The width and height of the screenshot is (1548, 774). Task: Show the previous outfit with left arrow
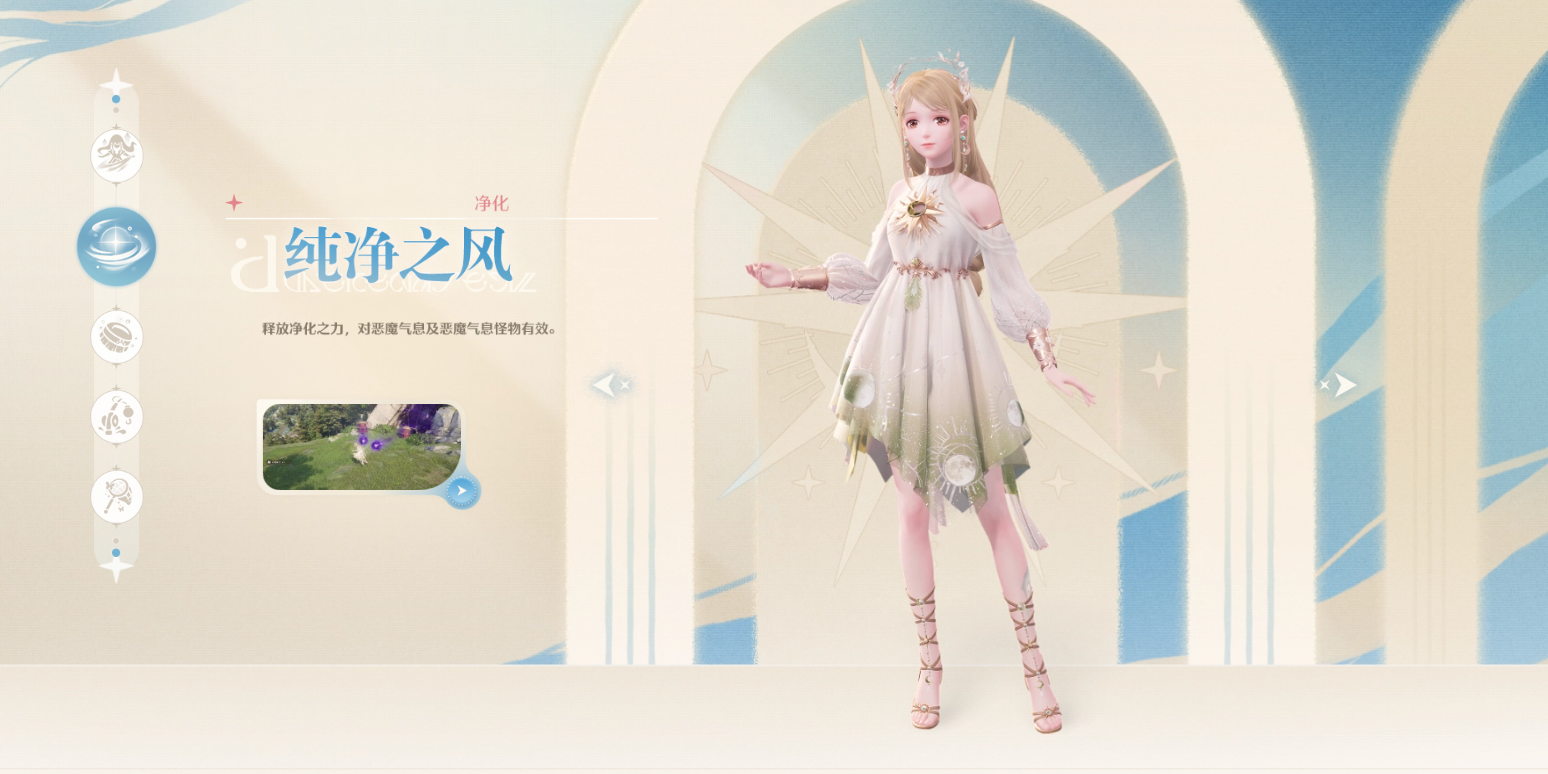609,384
